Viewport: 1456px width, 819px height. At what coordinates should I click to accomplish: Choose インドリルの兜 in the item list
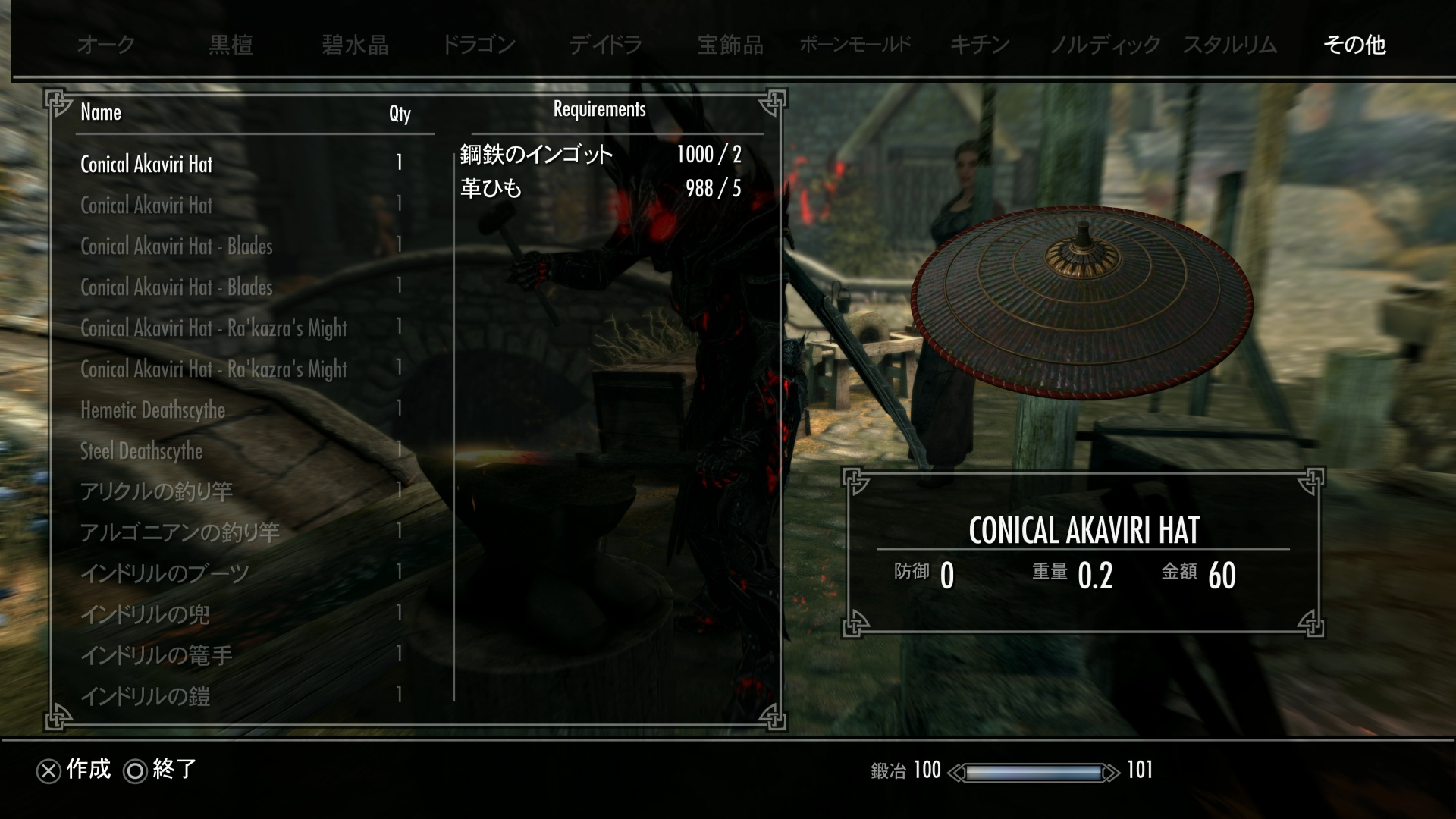click(145, 615)
